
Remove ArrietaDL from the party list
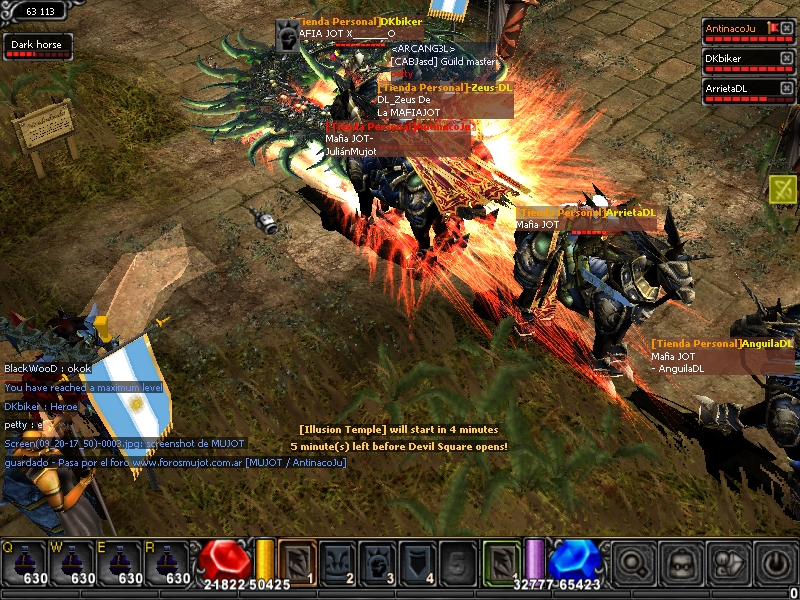click(786, 88)
